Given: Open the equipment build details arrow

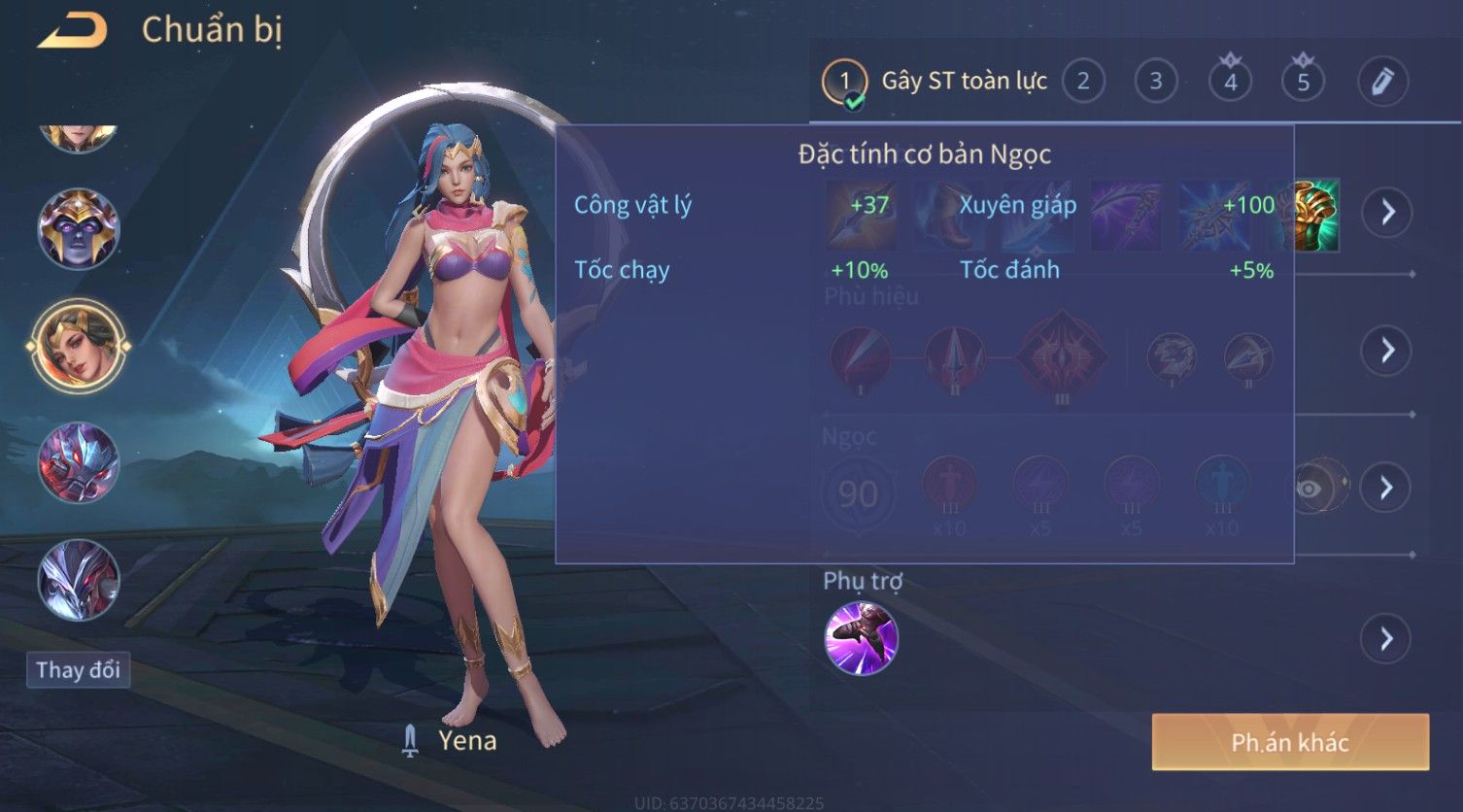Looking at the screenshot, I should pos(1387,212).
